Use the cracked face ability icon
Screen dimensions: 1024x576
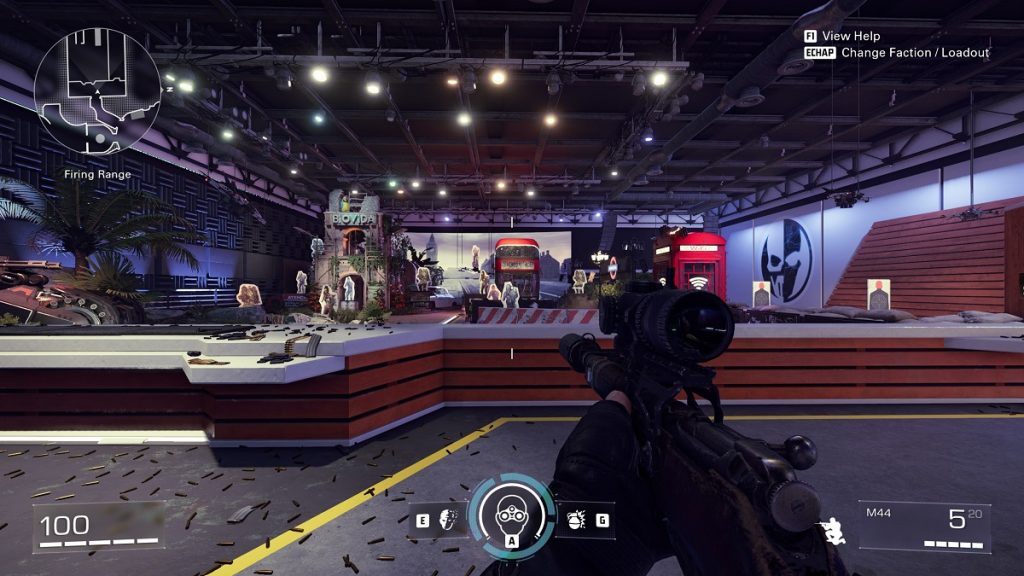point(448,520)
